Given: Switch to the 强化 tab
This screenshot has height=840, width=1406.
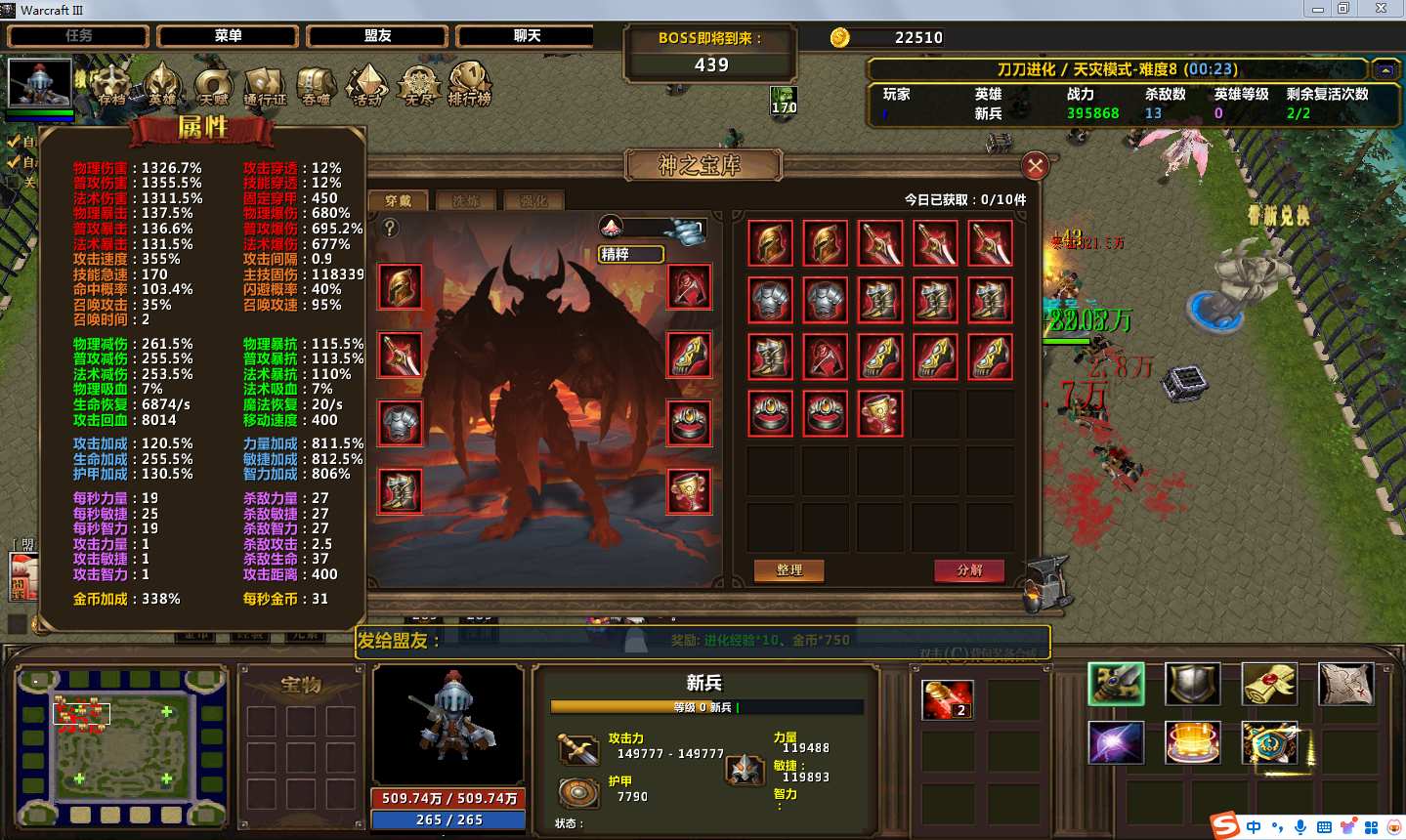Looking at the screenshot, I should 533,201.
